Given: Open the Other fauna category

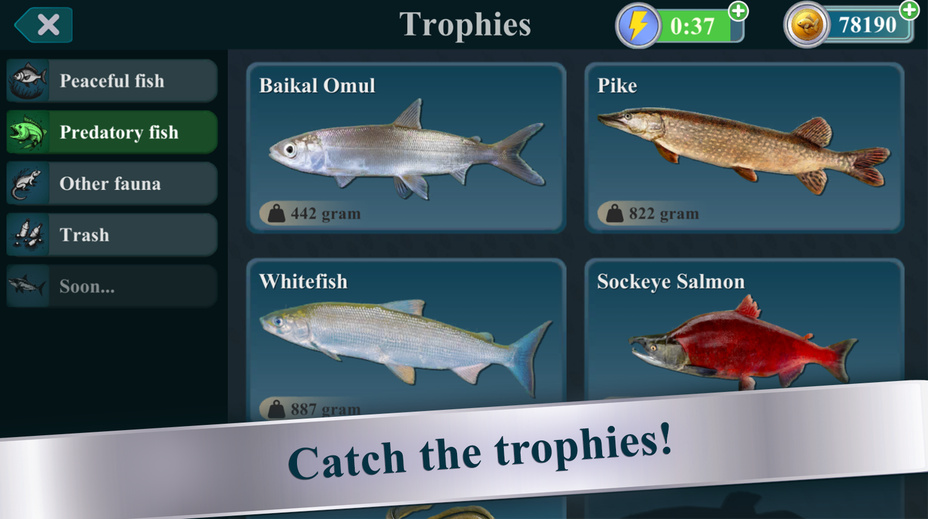Looking at the screenshot, I should click(x=111, y=184).
